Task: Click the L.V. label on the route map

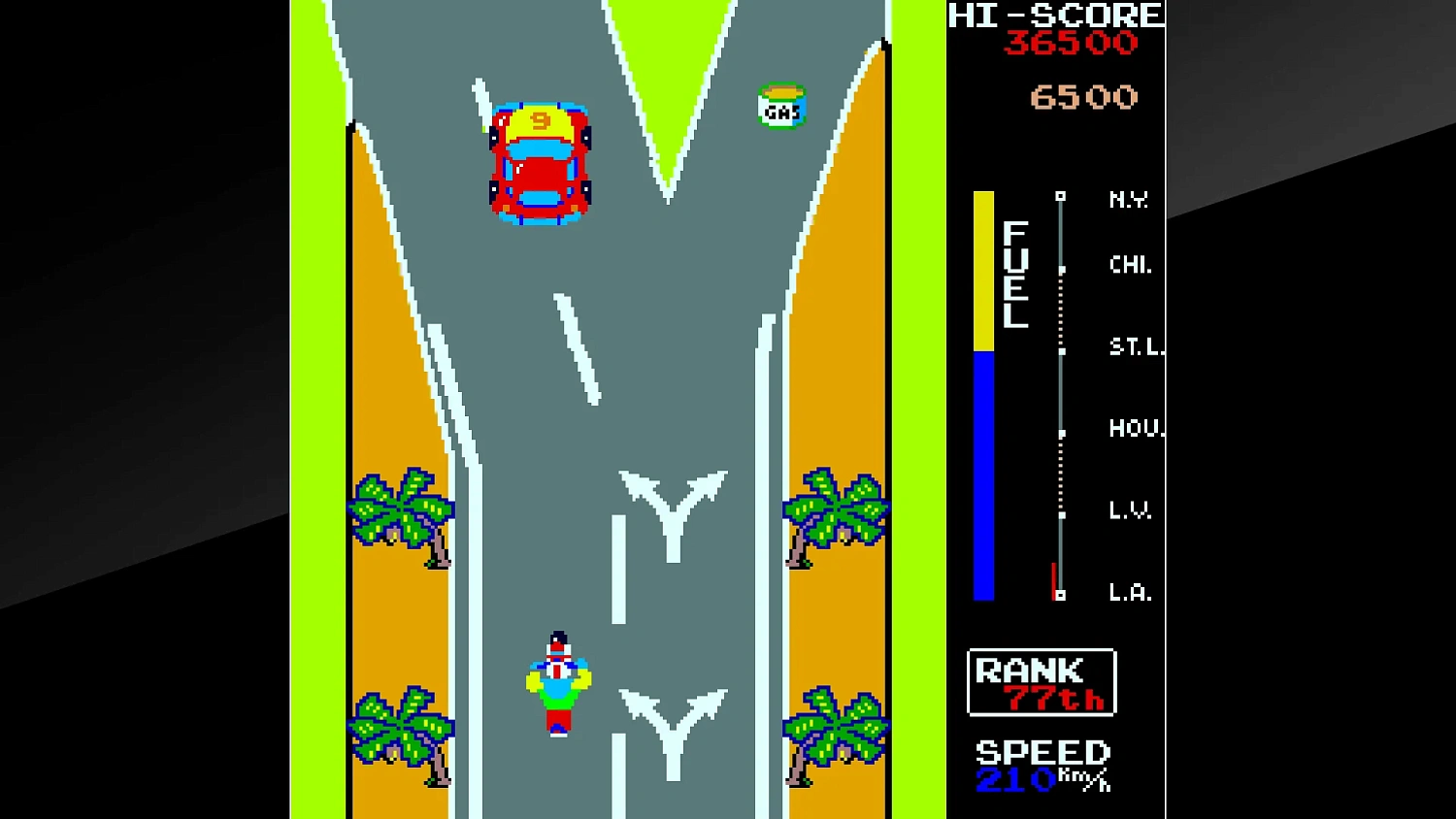Action: pyautogui.click(x=1129, y=511)
